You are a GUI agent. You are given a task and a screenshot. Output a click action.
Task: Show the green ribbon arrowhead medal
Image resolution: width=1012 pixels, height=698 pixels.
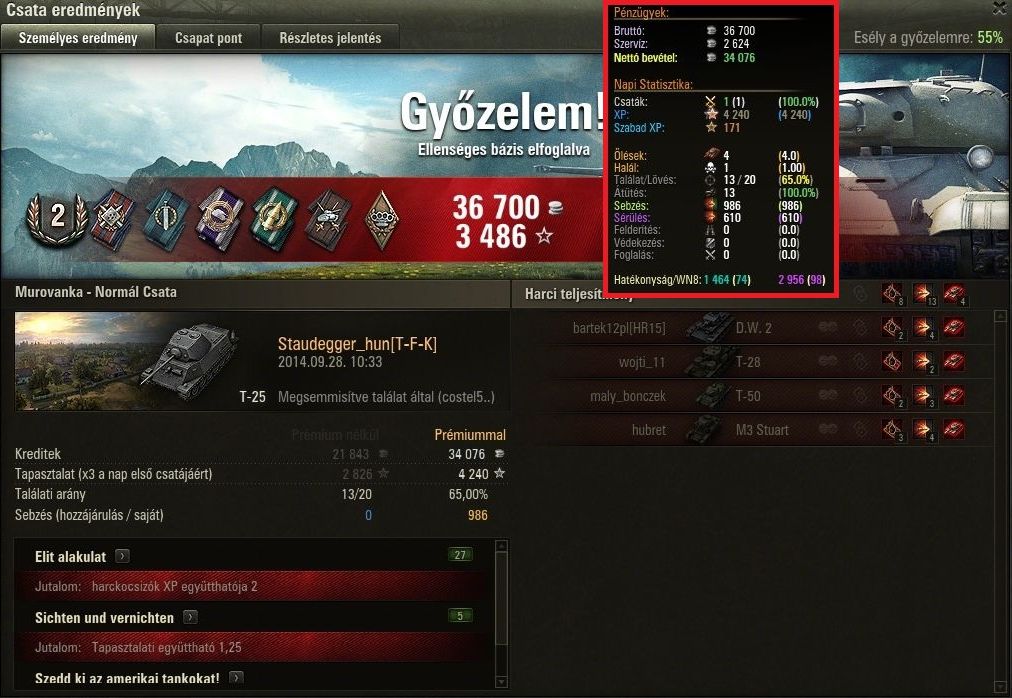[271, 215]
